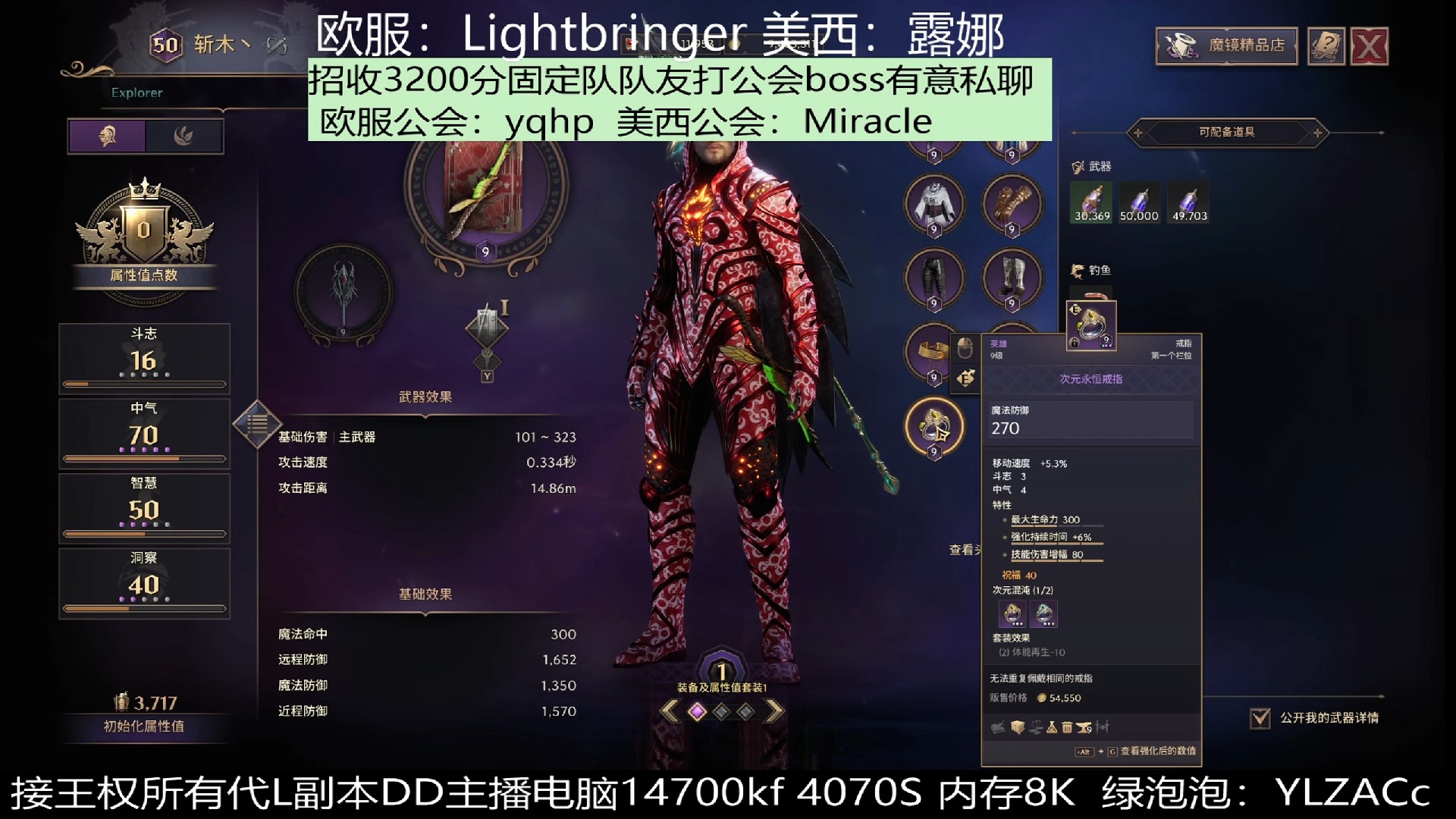The image size is (1456, 819).
Task: Click the fishing bait slot under 钓鱼
Action: coord(1090,296)
